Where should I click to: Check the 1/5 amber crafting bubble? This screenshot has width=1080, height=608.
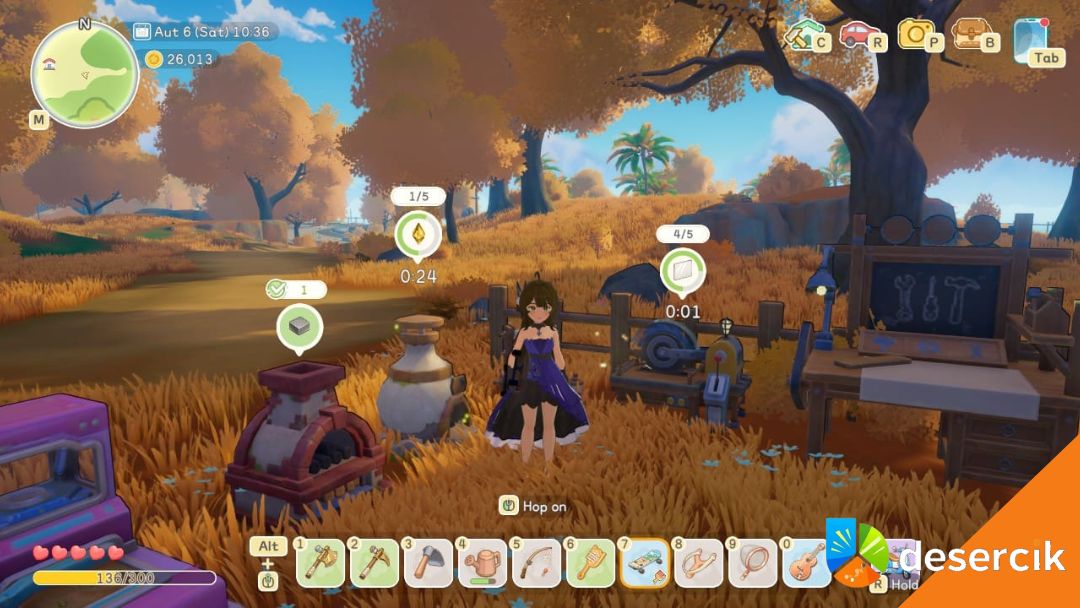[417, 235]
